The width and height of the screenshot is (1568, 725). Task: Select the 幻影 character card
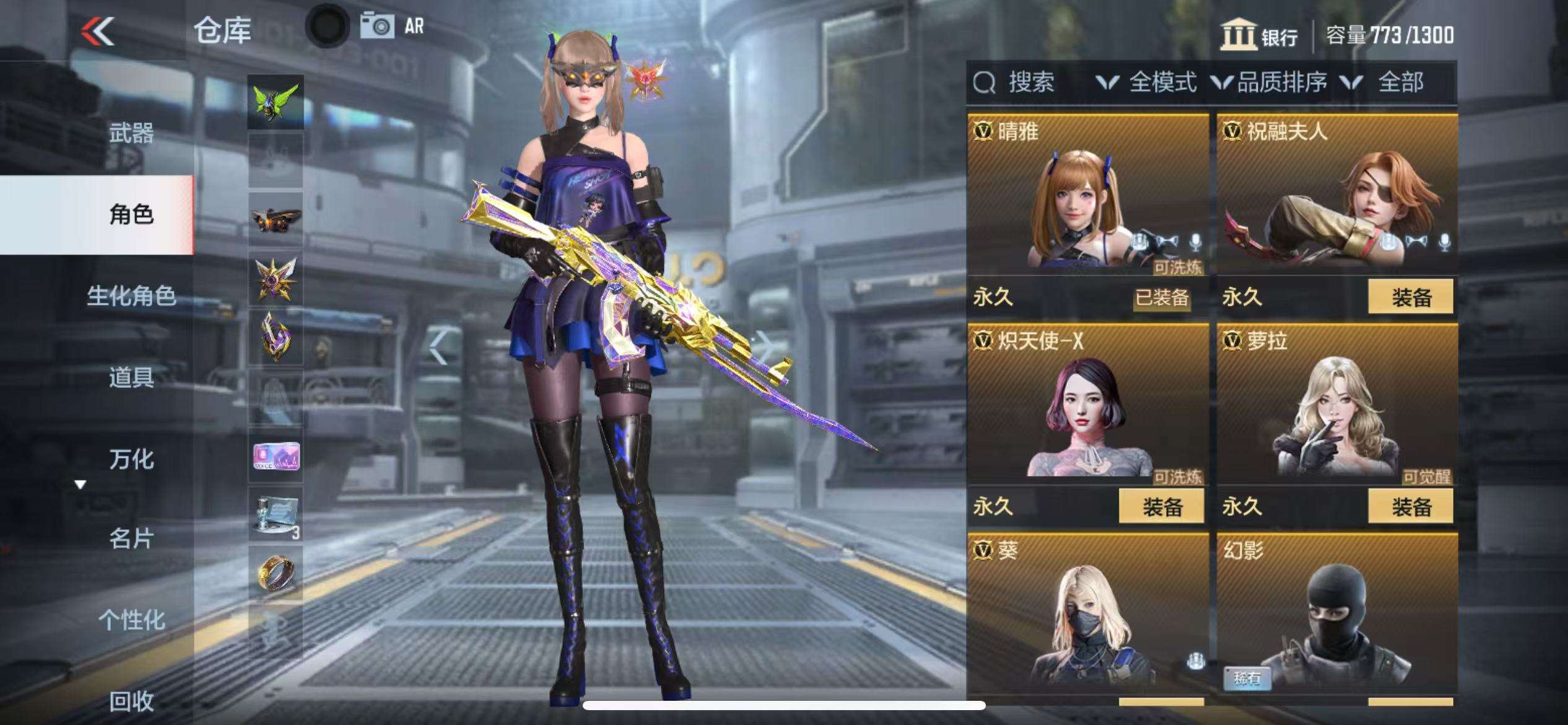point(1337,613)
